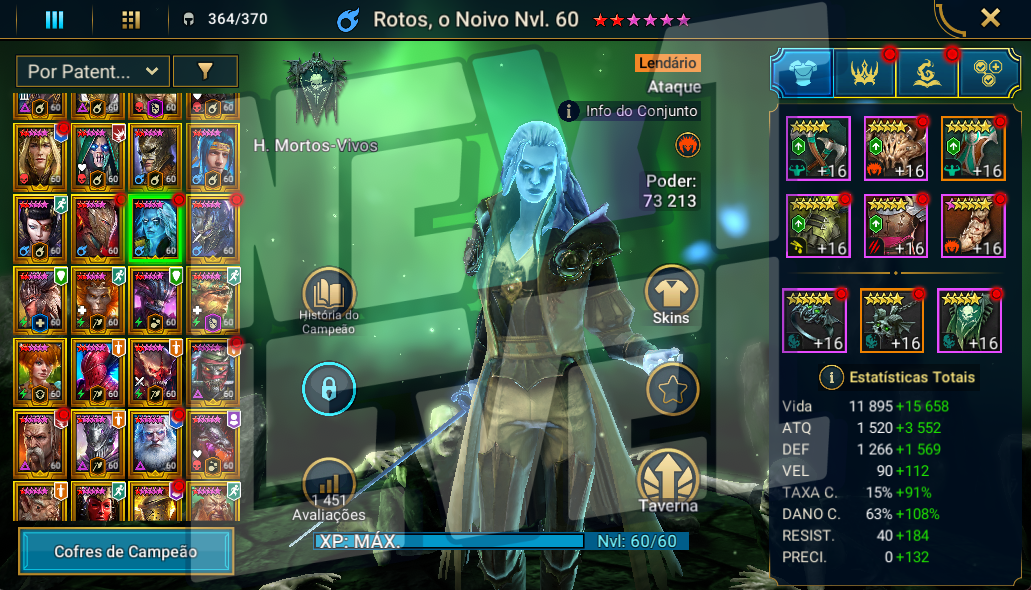View champion Avaliações

[328, 486]
